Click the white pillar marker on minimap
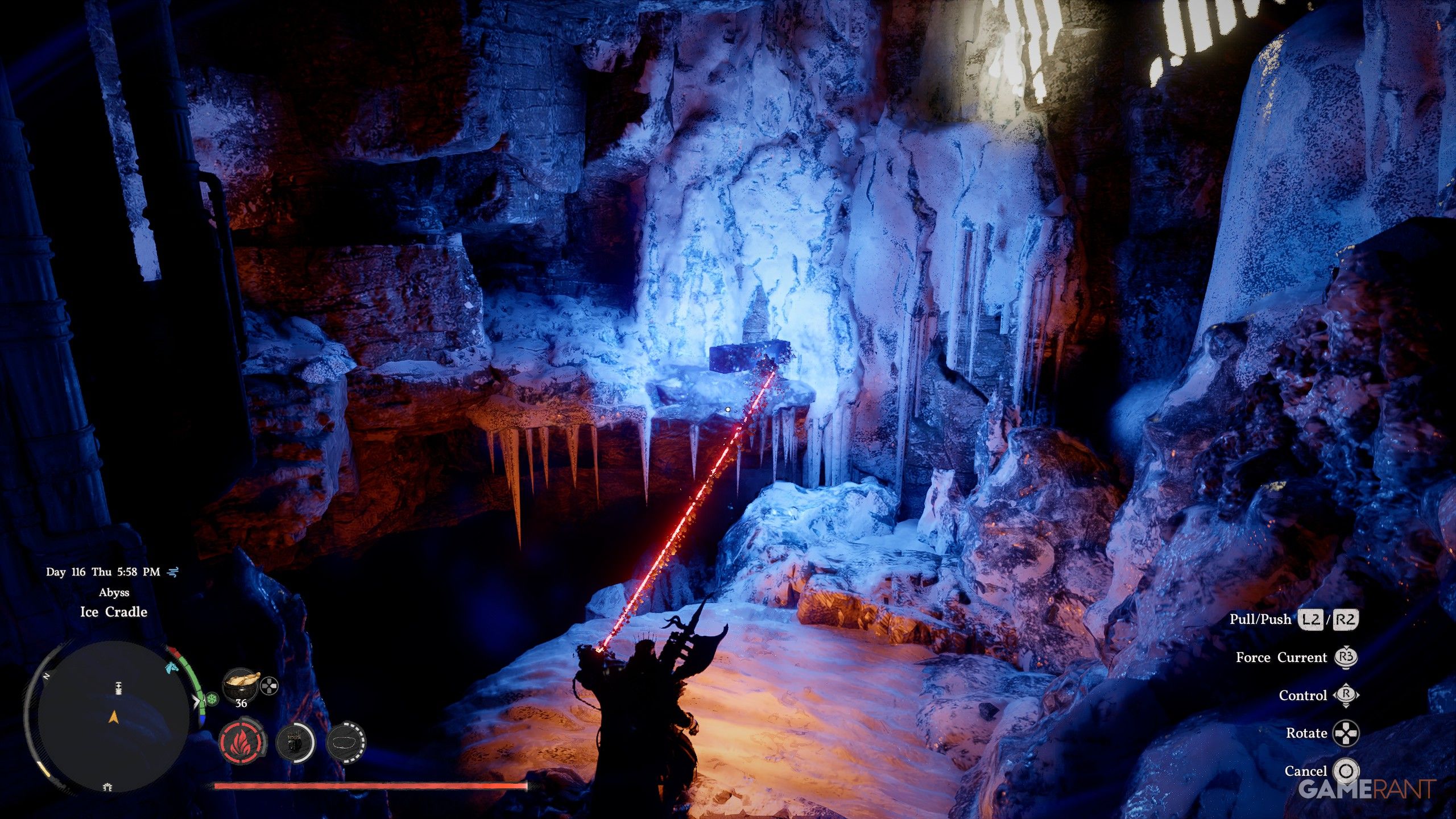 pos(118,688)
